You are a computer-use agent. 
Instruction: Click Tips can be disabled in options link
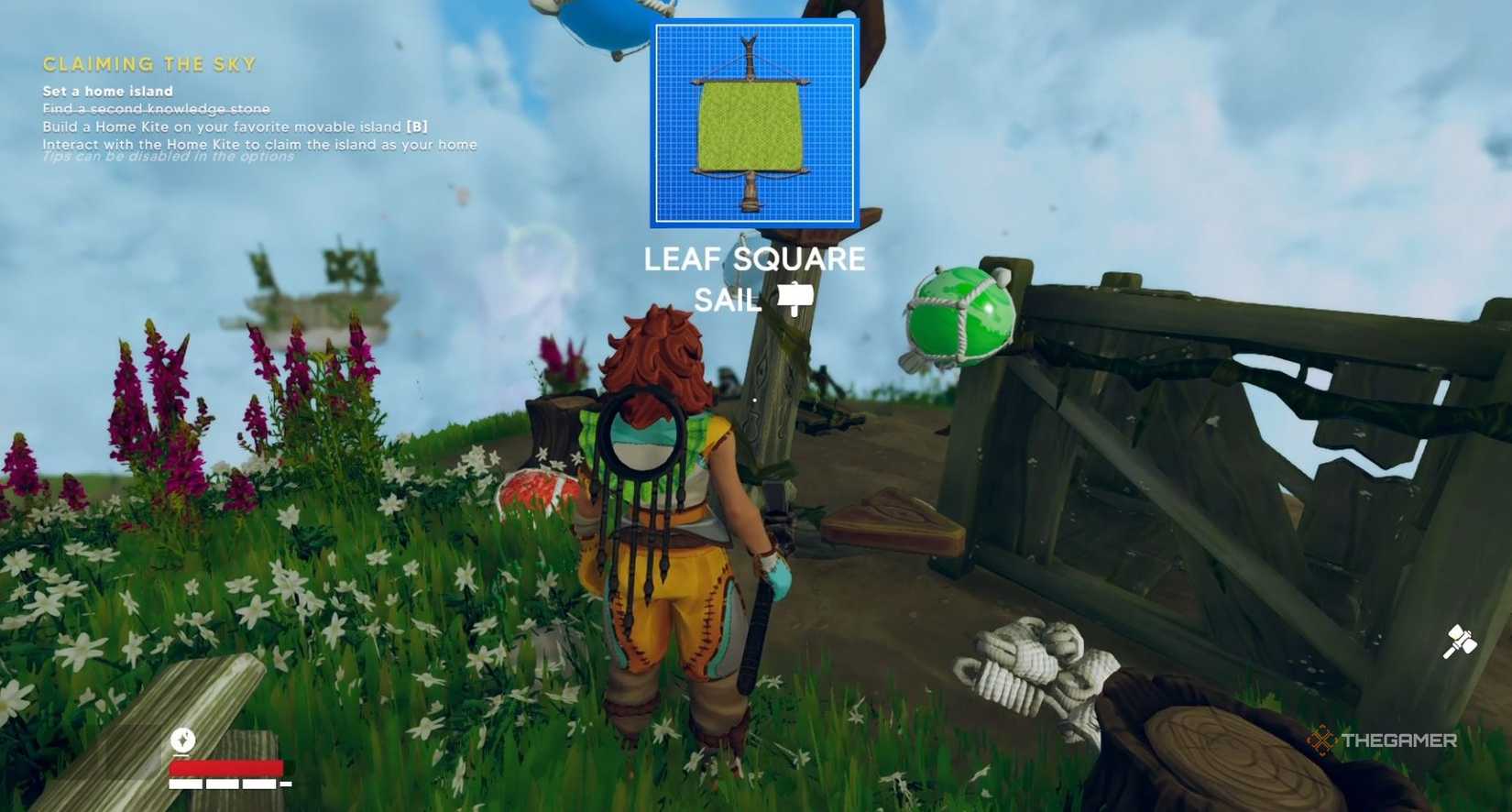167,158
